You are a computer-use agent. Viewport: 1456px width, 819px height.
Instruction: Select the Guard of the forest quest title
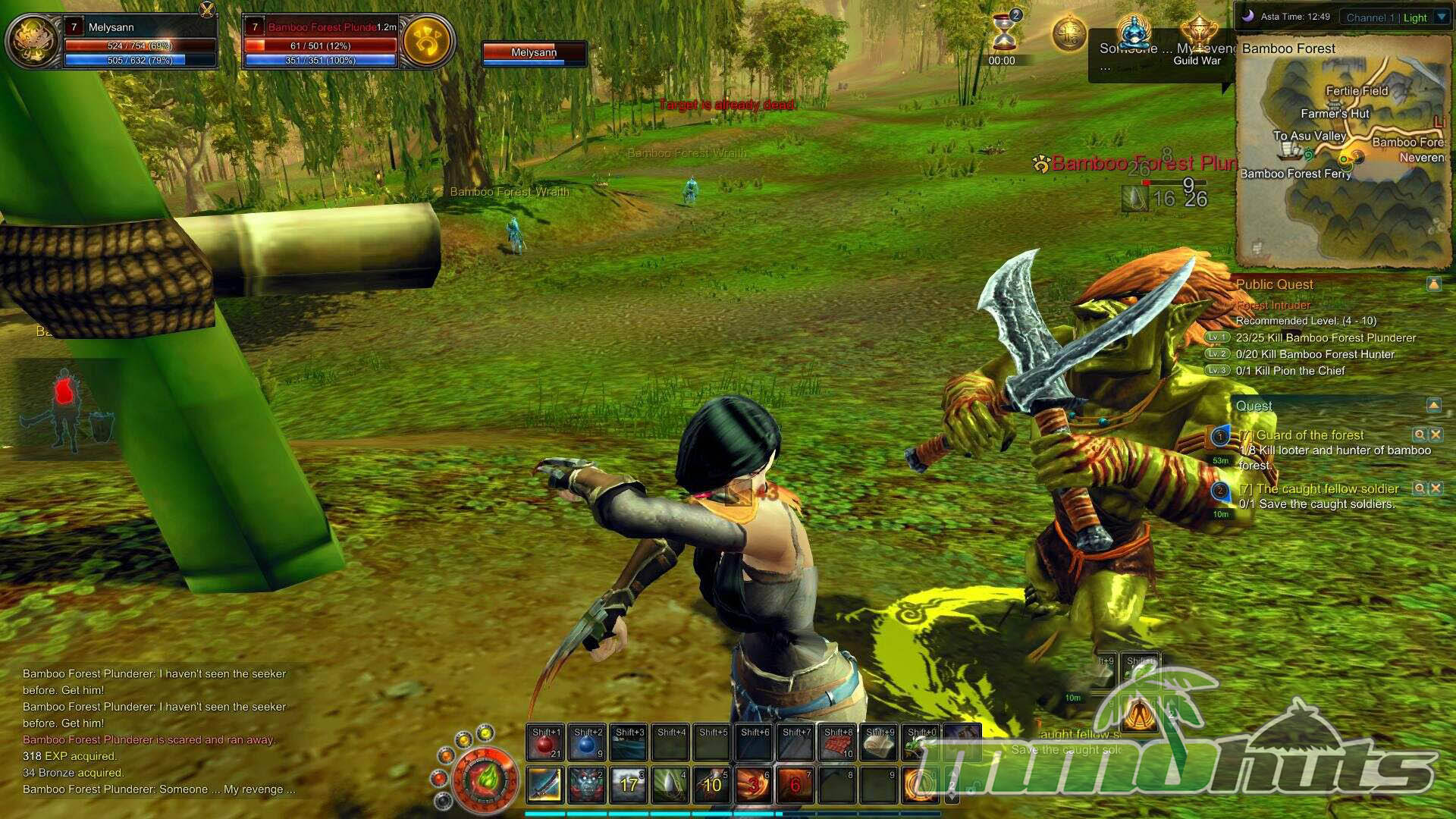pos(1309,435)
